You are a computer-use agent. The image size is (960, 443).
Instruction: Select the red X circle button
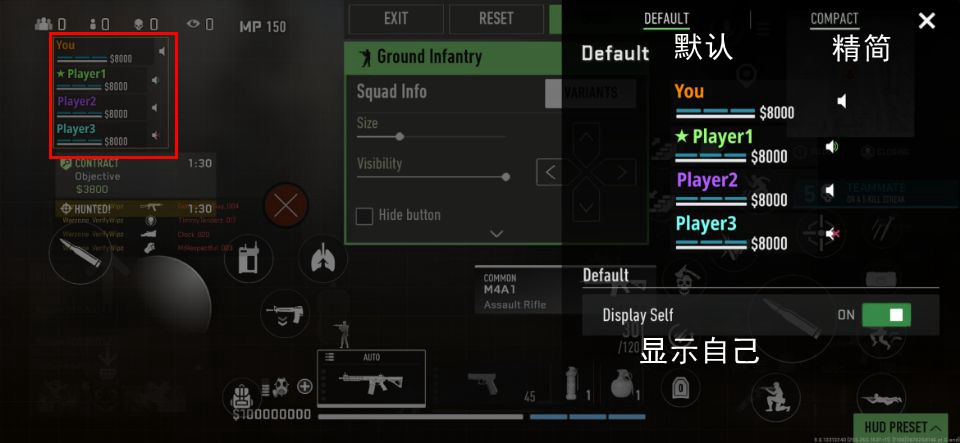[x=287, y=207]
